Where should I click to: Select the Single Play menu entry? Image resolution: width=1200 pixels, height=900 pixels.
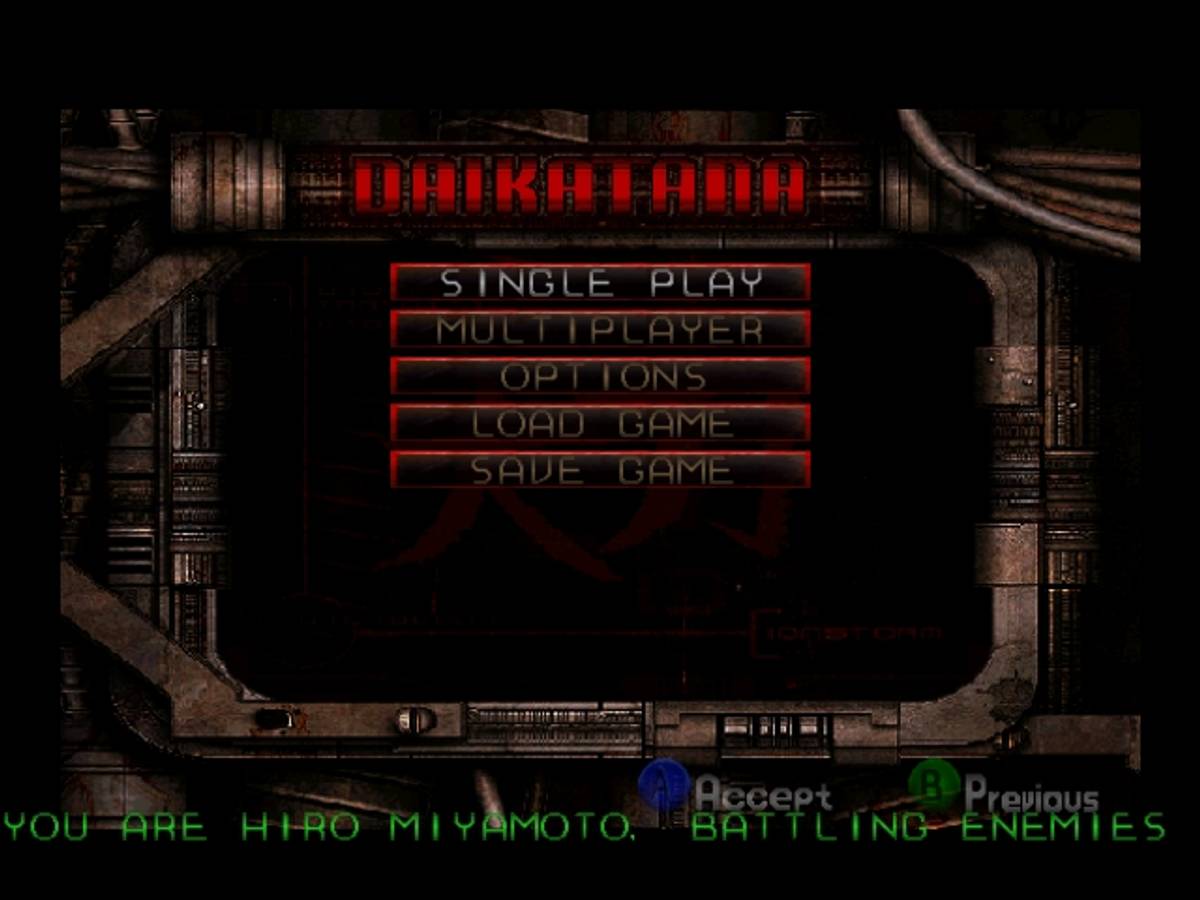pyautogui.click(x=600, y=282)
